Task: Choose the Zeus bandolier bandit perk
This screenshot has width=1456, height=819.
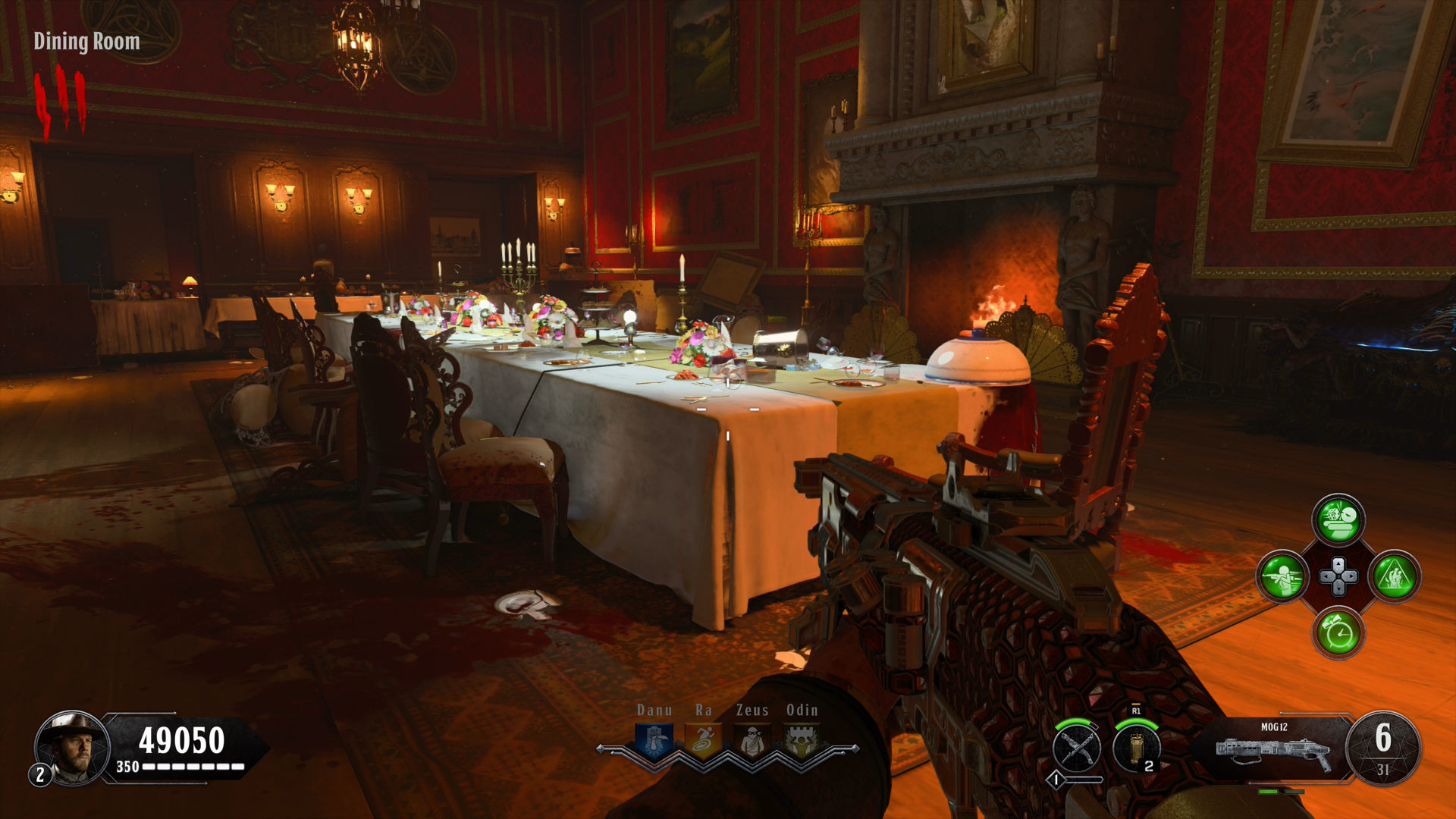Action: (x=752, y=741)
